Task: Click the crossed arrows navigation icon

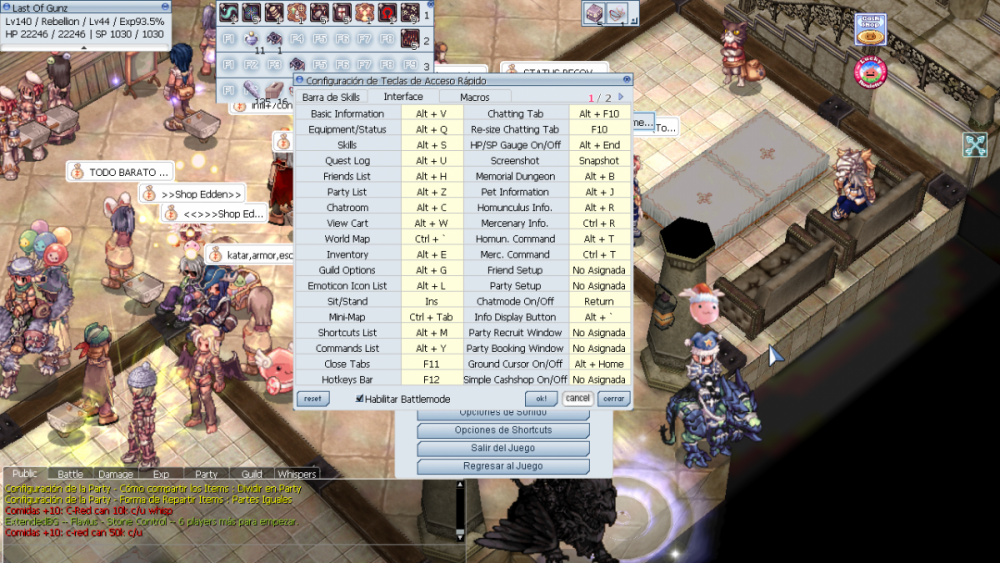Action: pos(975,145)
